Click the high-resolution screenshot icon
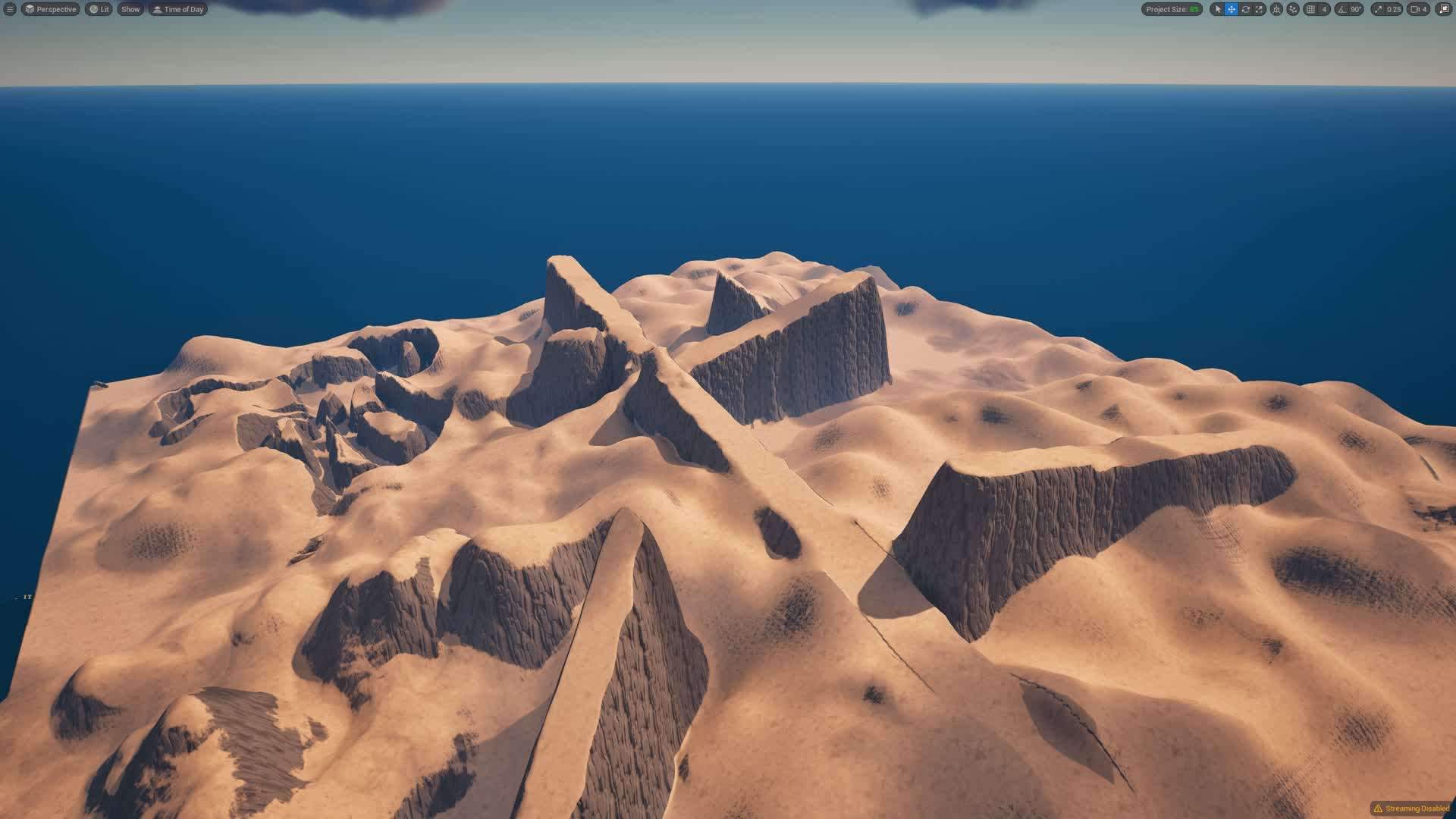The height and width of the screenshot is (819, 1456). tap(1442, 9)
